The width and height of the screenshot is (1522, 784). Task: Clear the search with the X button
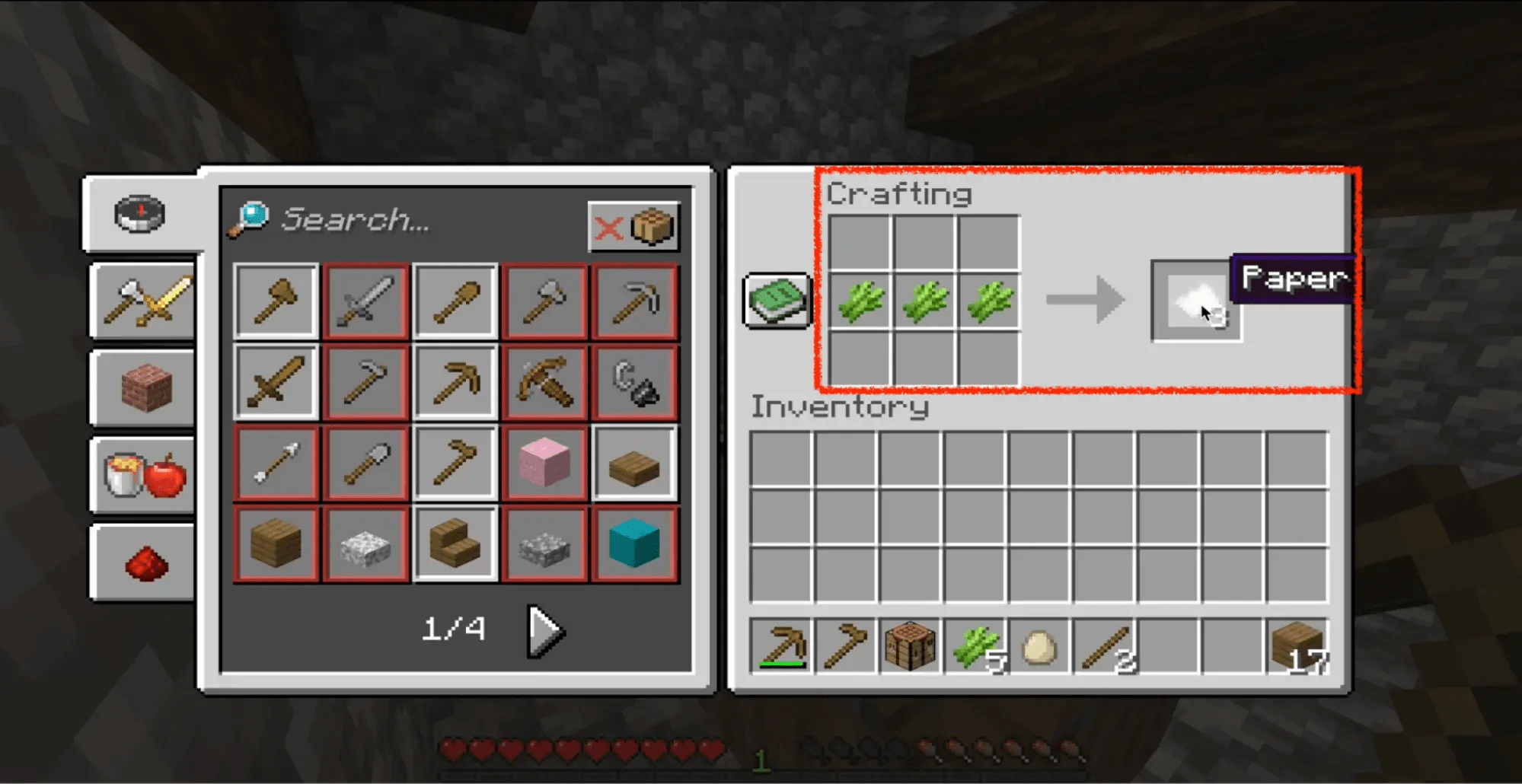tap(609, 225)
